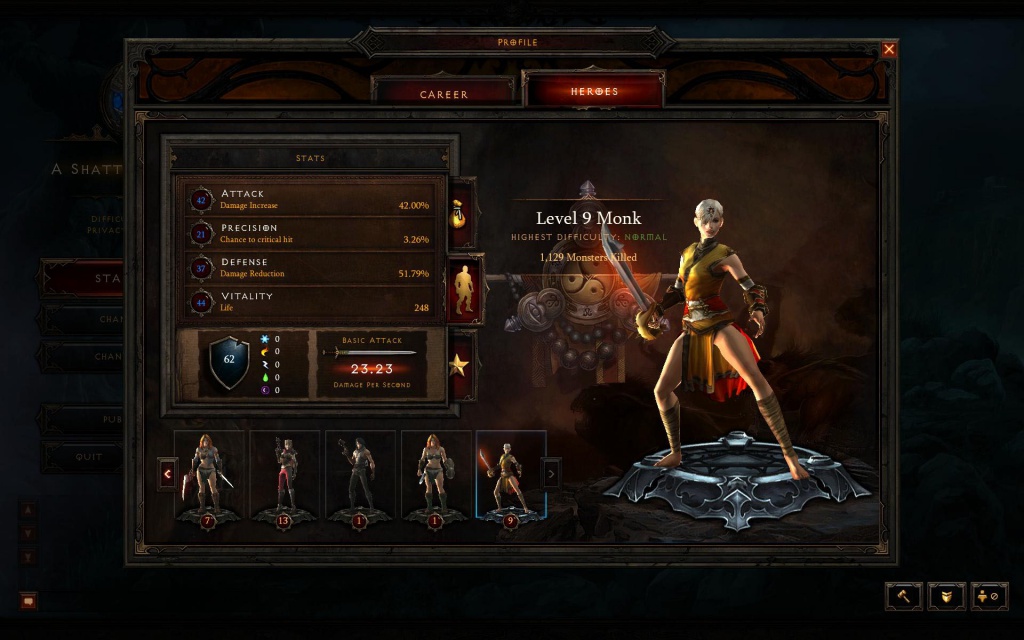
Task: Show next heroes with right arrow
Action: (x=551, y=472)
